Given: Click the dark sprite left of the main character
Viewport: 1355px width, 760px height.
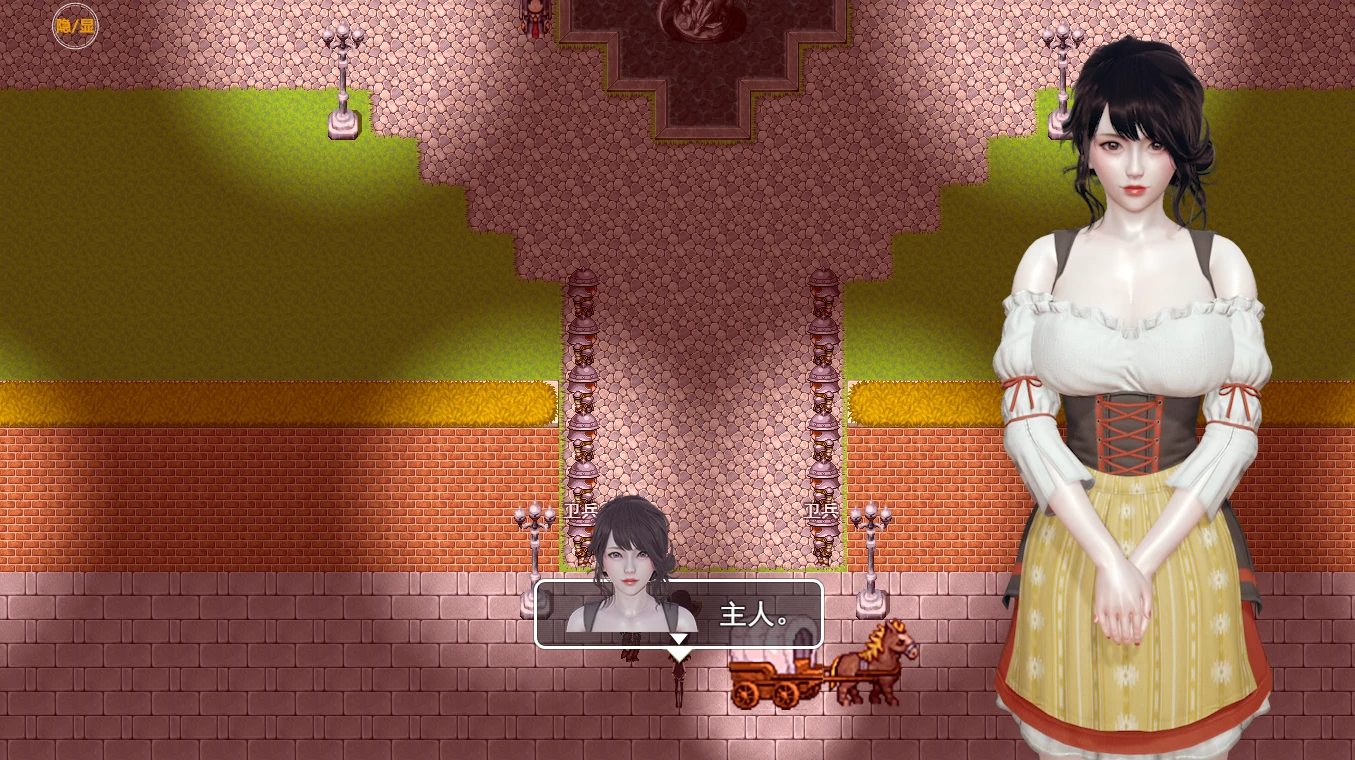Looking at the screenshot, I should click(x=629, y=655).
